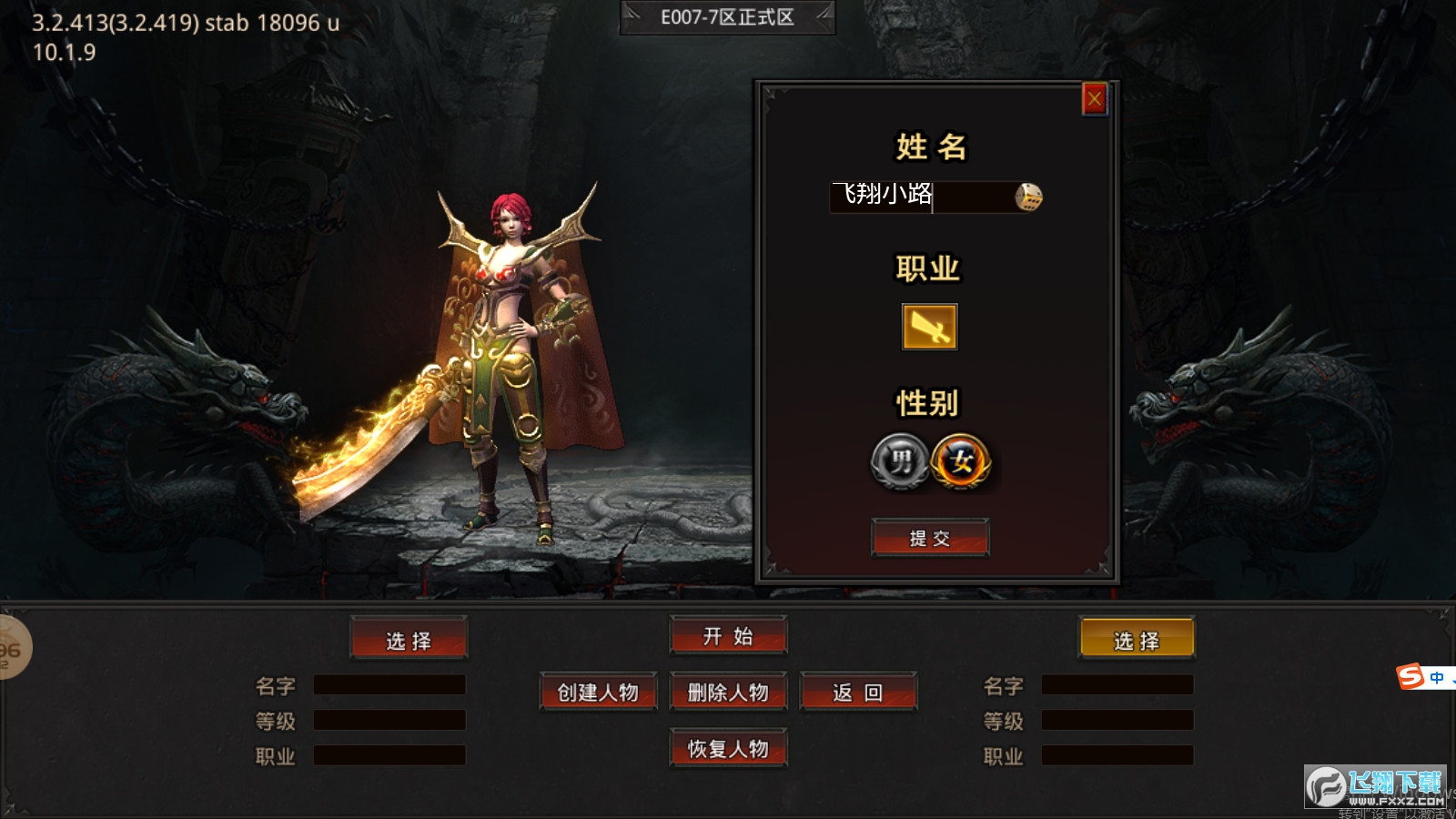
Task: Submit the new character with 提交
Action: (x=929, y=538)
